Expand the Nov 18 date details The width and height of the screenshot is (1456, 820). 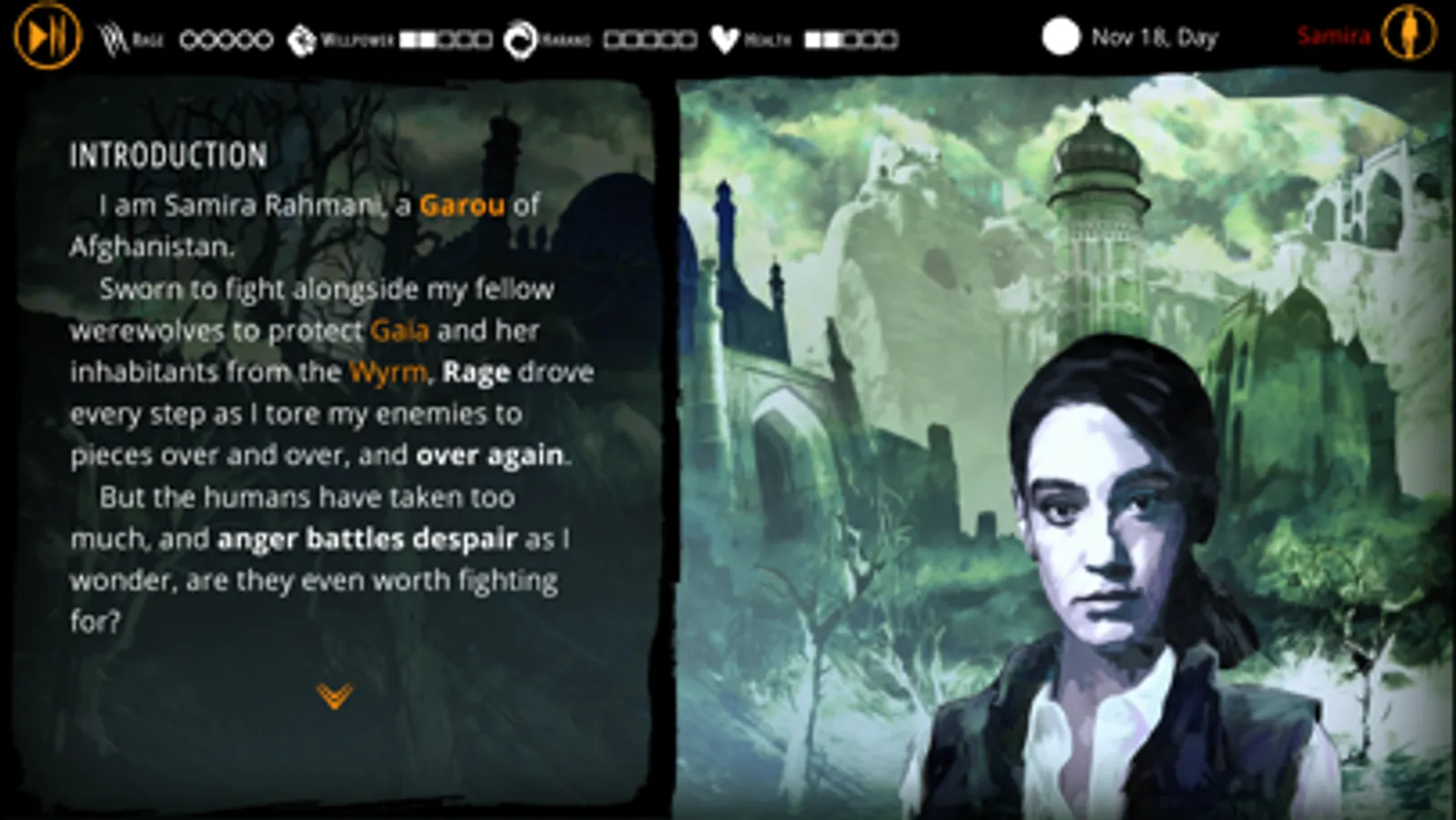click(x=1156, y=38)
